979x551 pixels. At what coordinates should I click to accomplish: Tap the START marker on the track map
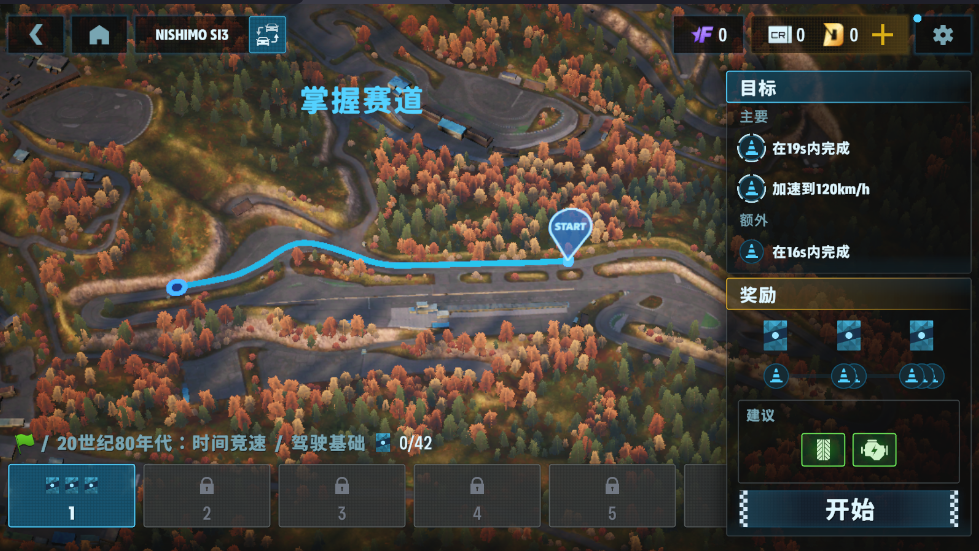[x=570, y=229]
